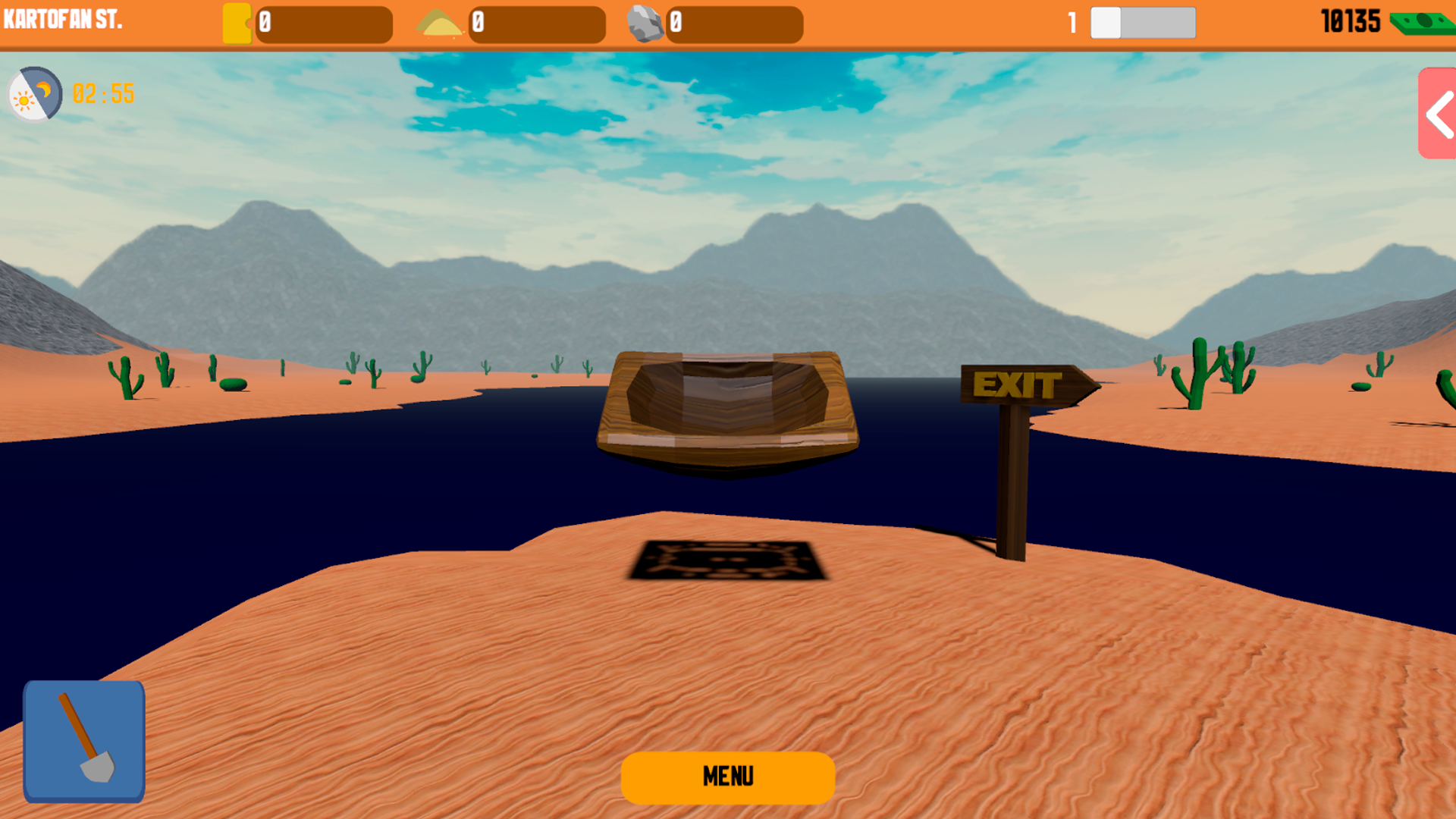Click the gold panning dish

[726, 409]
